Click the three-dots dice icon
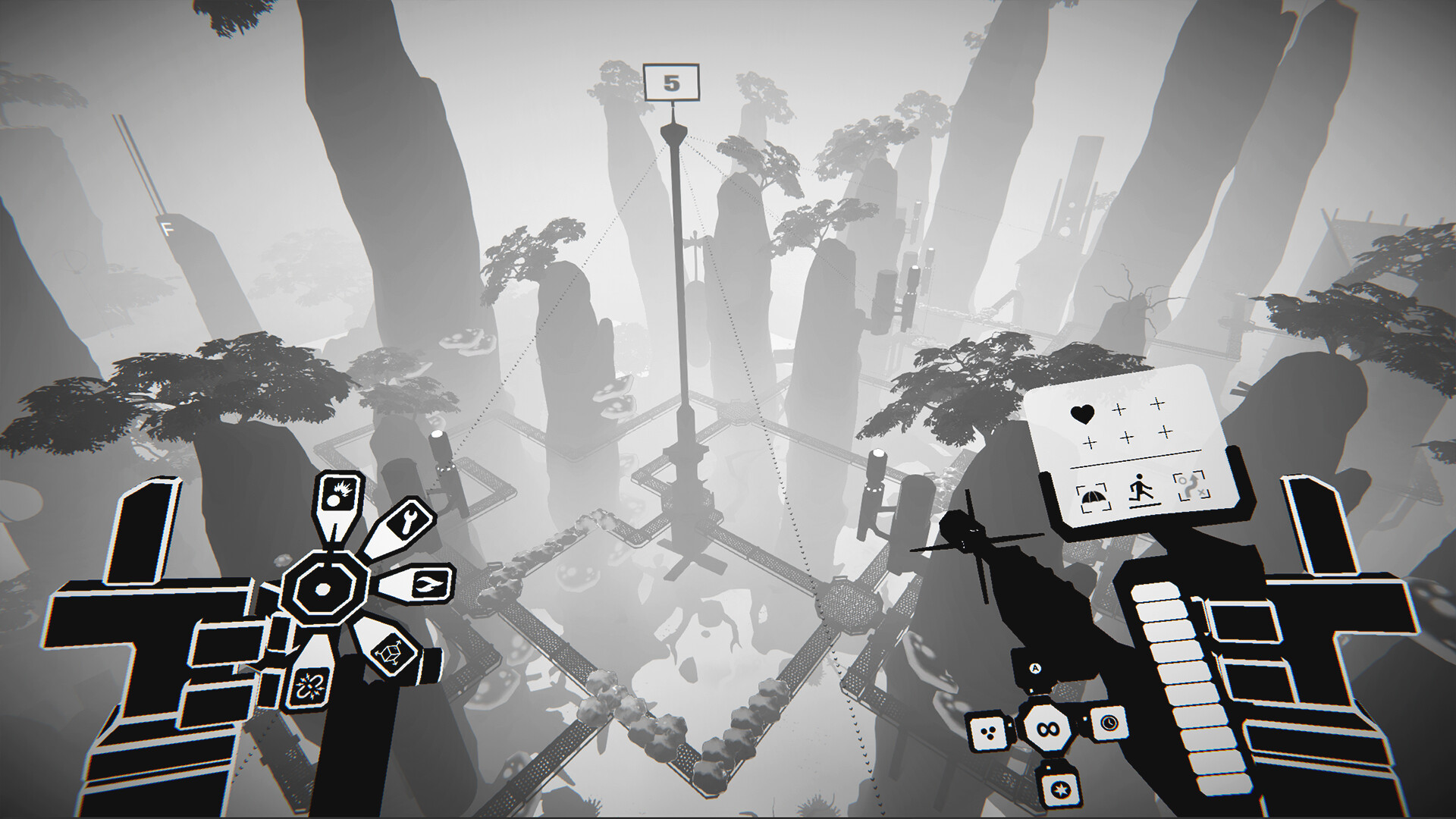Image resolution: width=1456 pixels, height=819 pixels. (988, 732)
